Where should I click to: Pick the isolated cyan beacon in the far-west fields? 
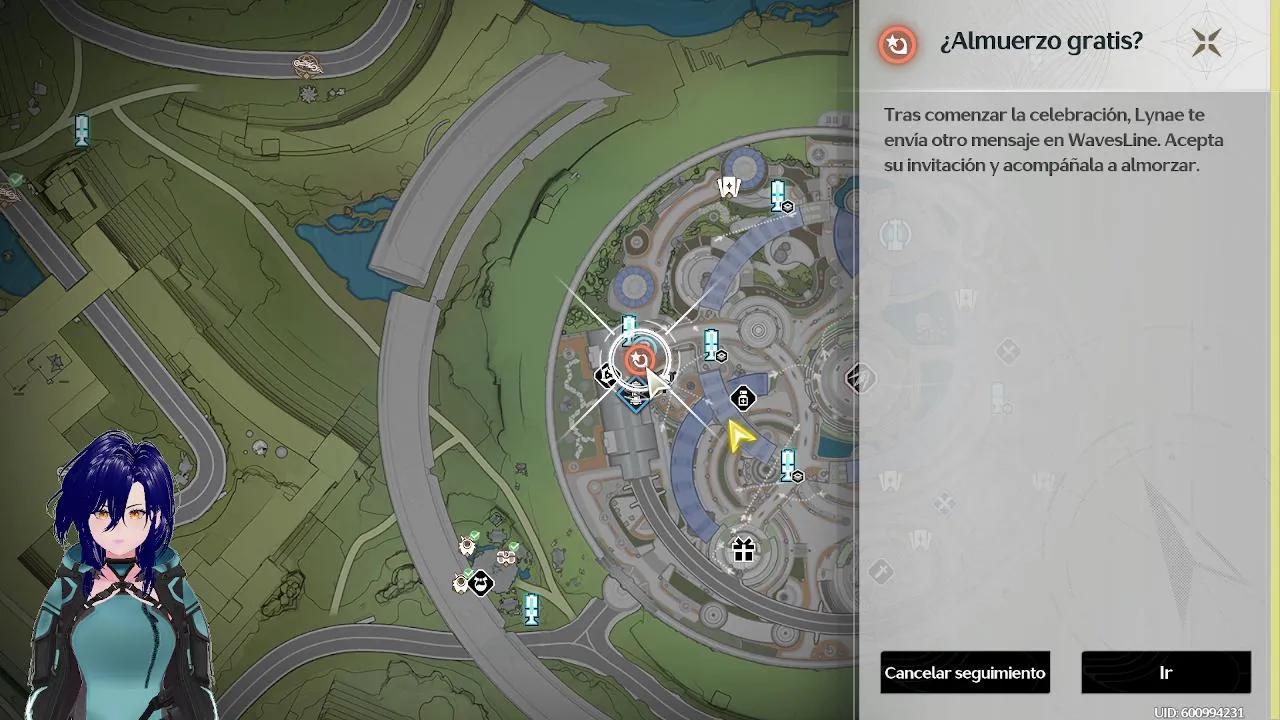(82, 128)
